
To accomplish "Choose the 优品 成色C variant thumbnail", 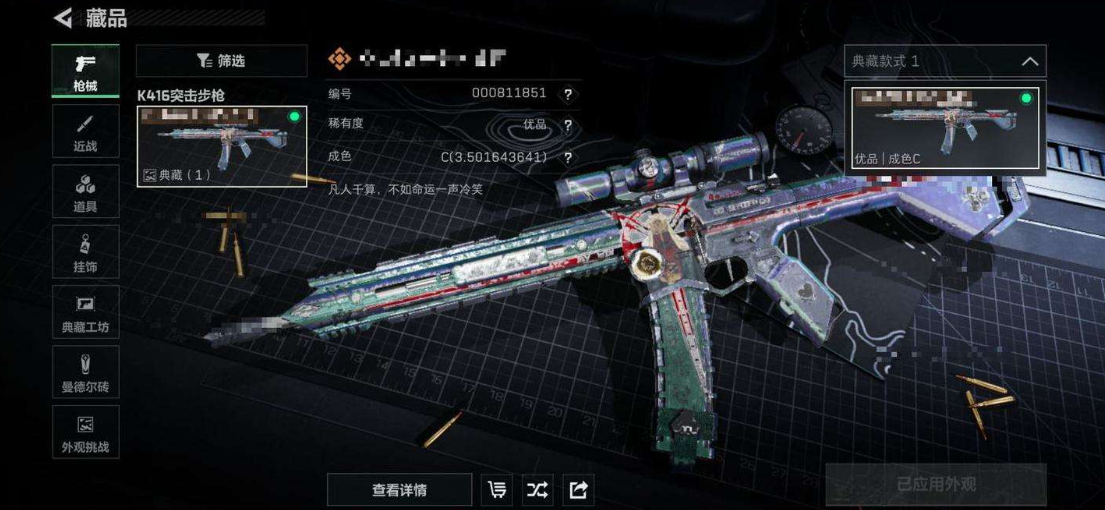I will click(x=945, y=127).
